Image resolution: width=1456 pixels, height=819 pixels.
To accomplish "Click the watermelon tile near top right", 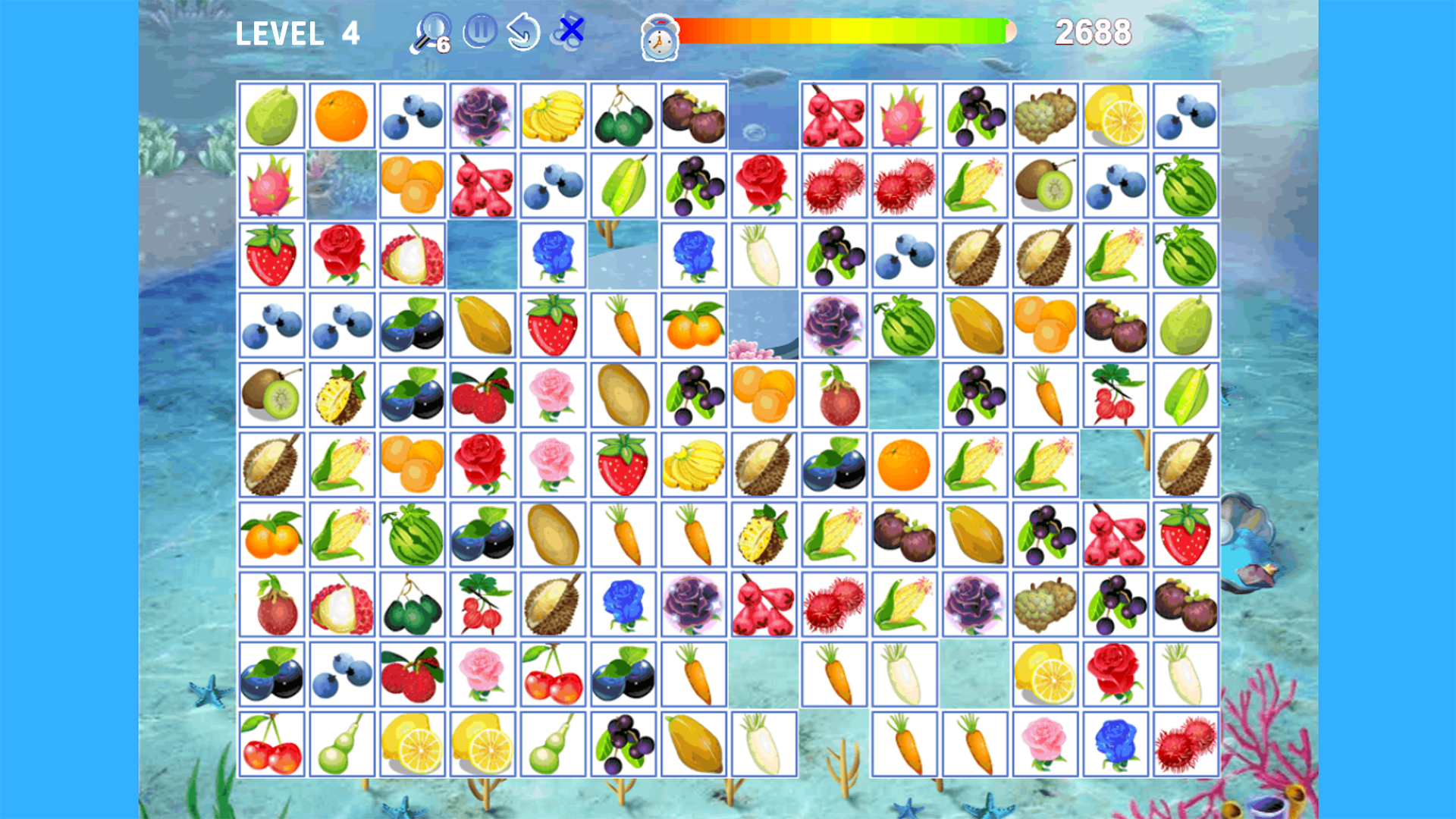I will point(1186,185).
